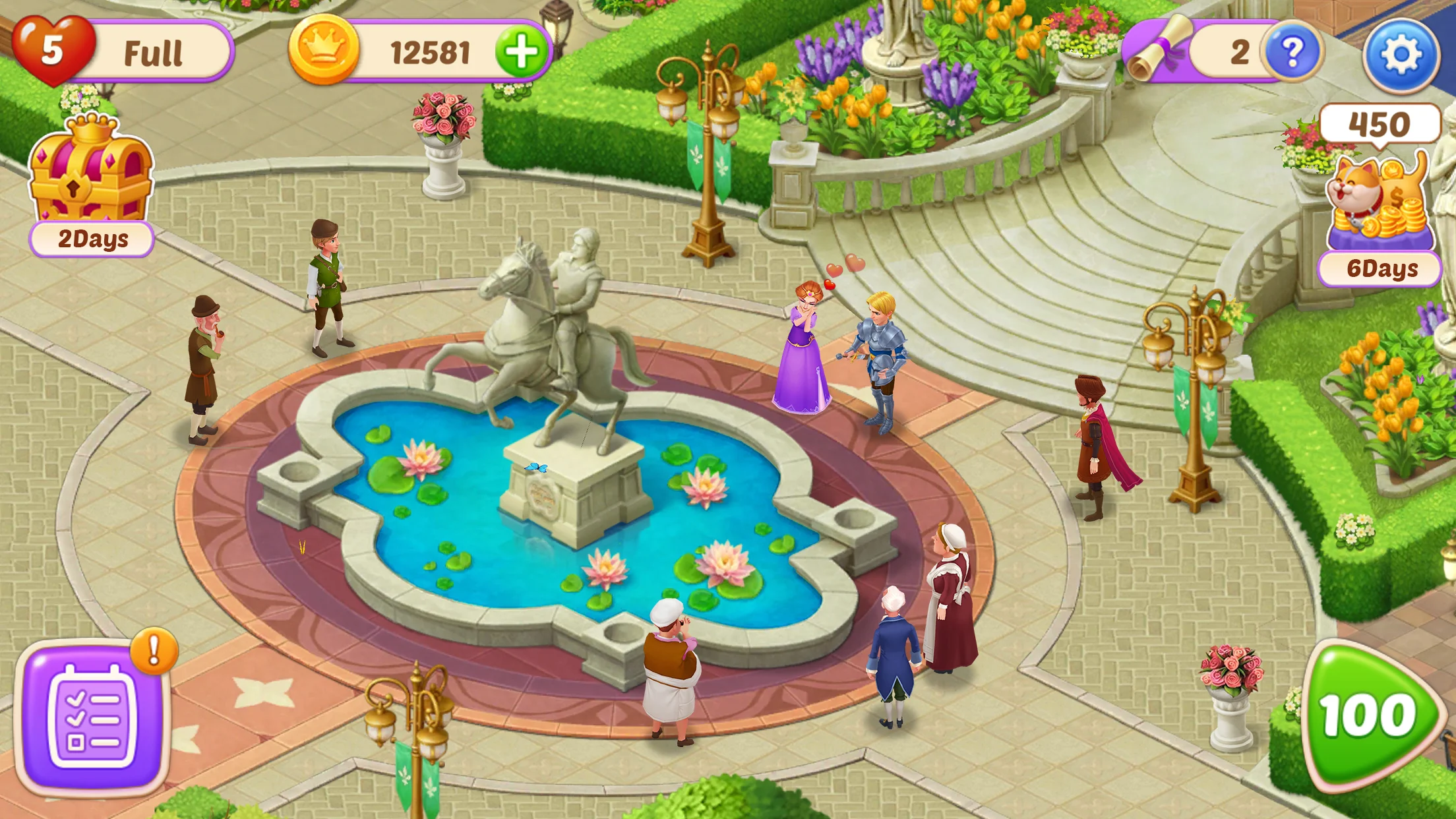
Task: Open the blue gear settings button
Action: (x=1400, y=54)
